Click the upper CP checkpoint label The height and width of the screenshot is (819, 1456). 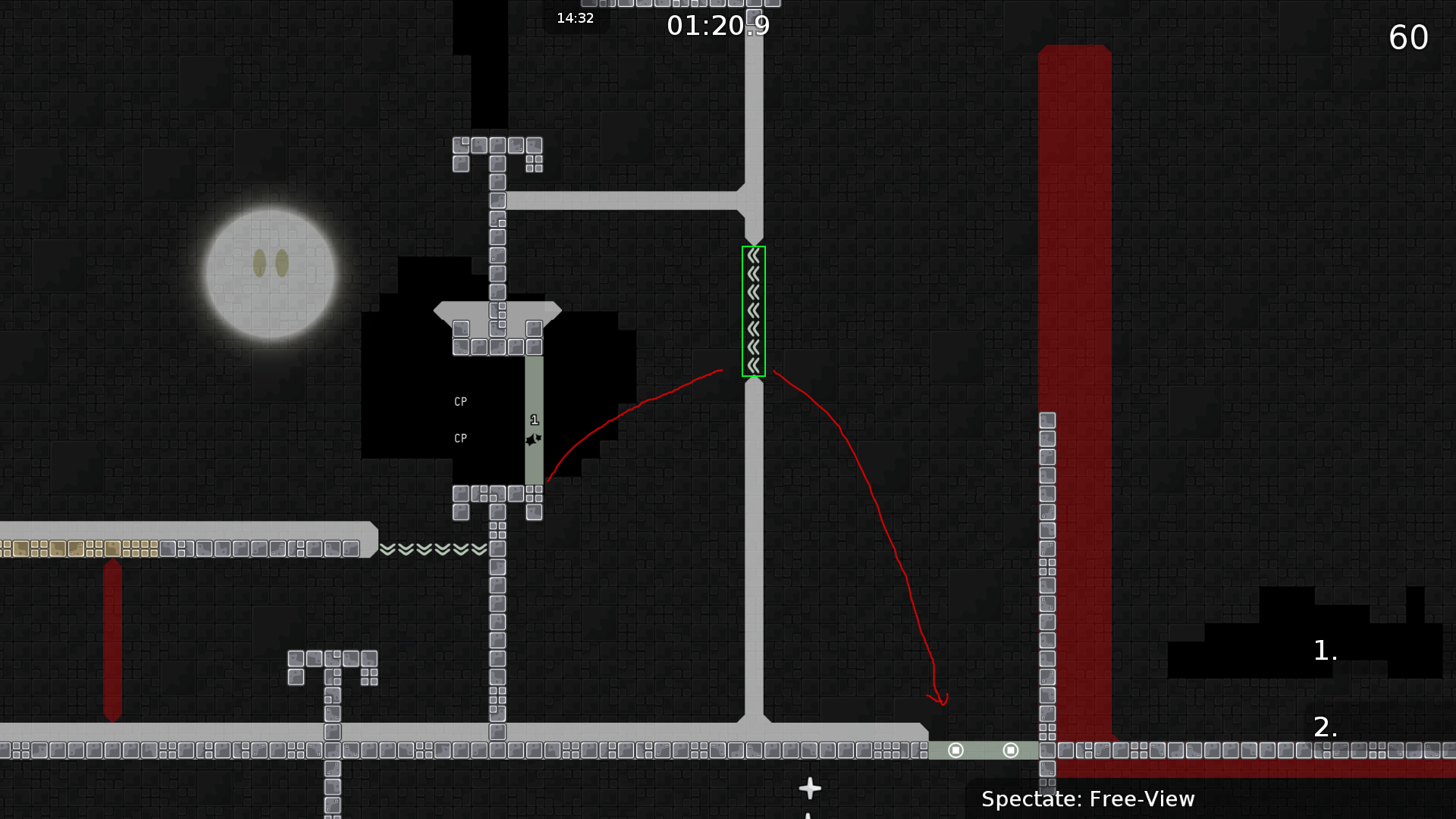tap(460, 401)
